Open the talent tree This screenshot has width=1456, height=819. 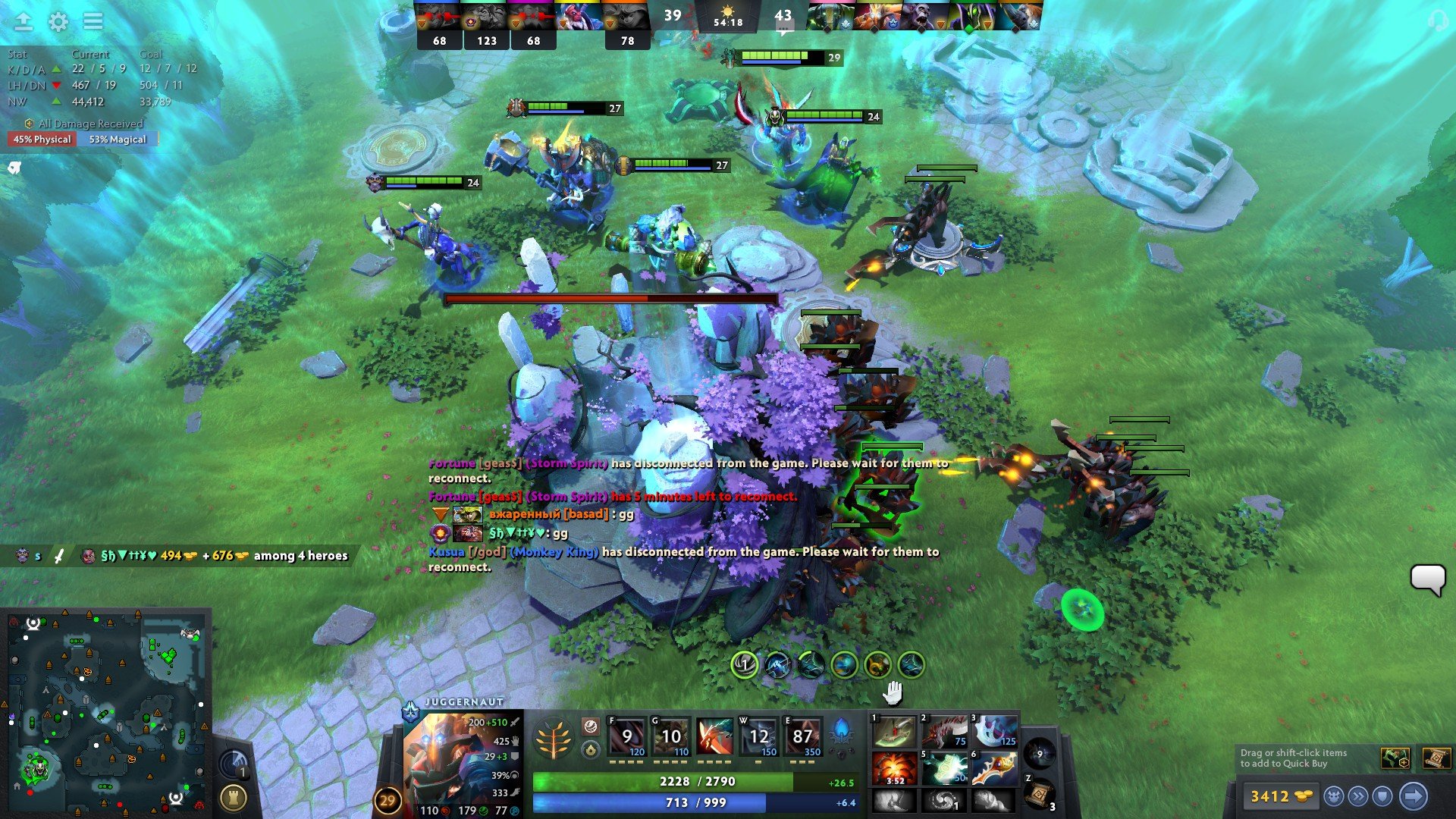[x=554, y=739]
